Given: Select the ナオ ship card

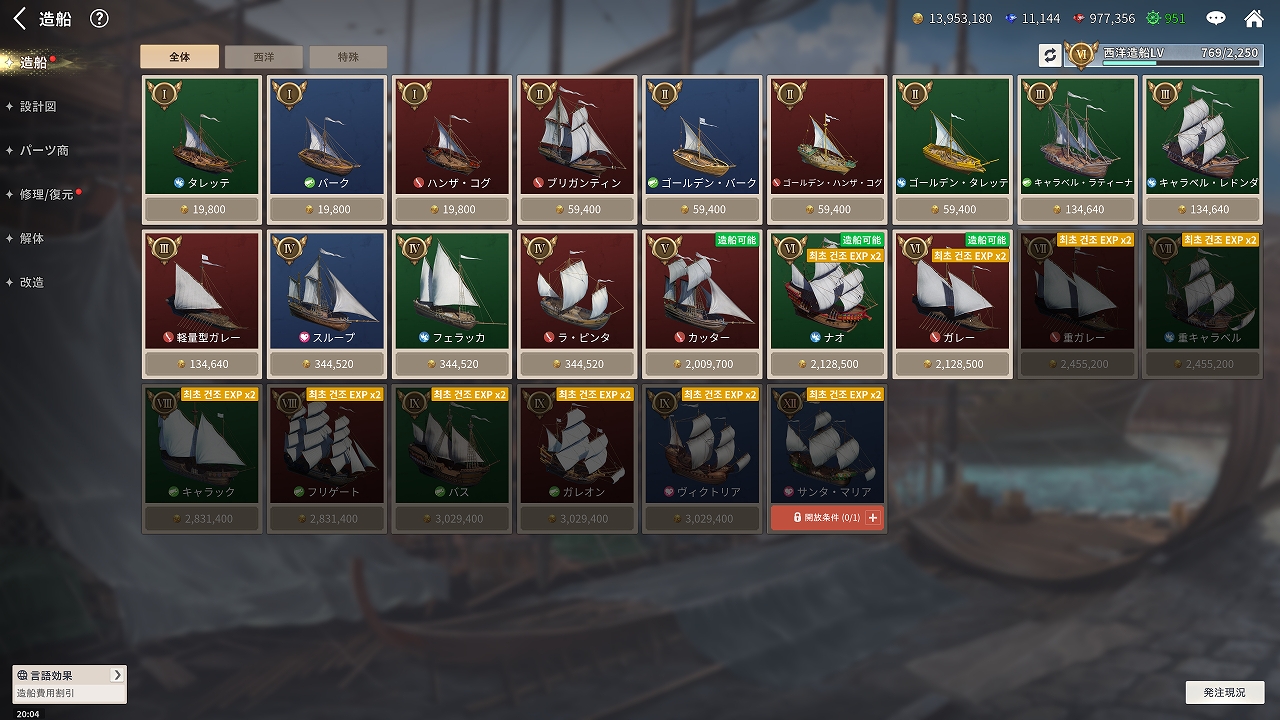Looking at the screenshot, I should click(827, 291).
